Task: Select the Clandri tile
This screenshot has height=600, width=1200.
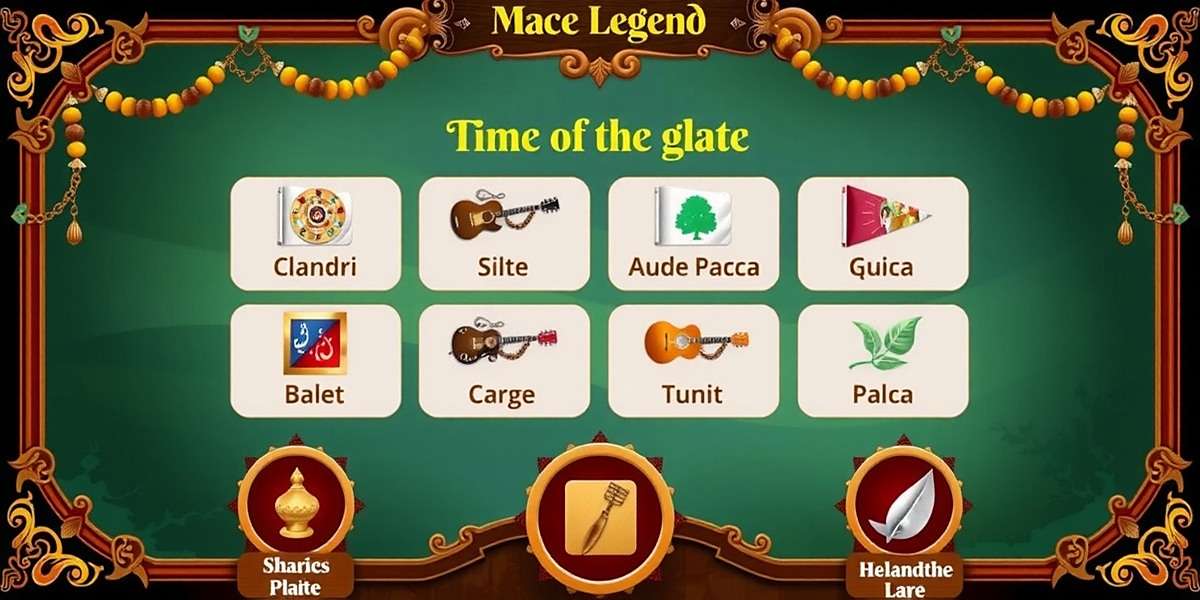Action: tap(315, 233)
